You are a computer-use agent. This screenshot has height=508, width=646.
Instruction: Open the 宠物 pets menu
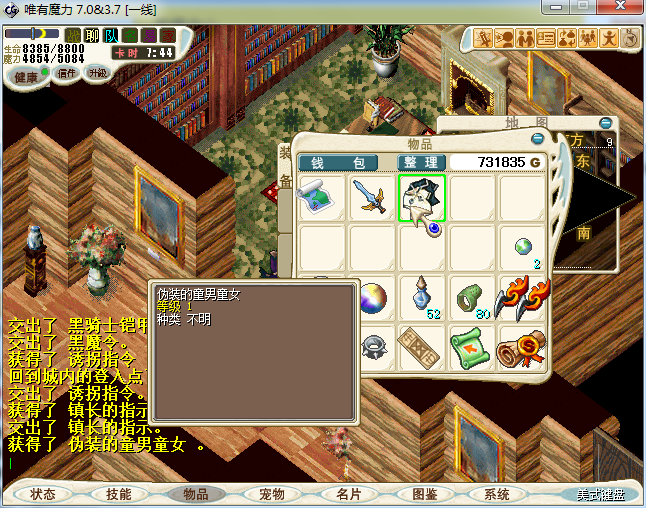coord(271,494)
